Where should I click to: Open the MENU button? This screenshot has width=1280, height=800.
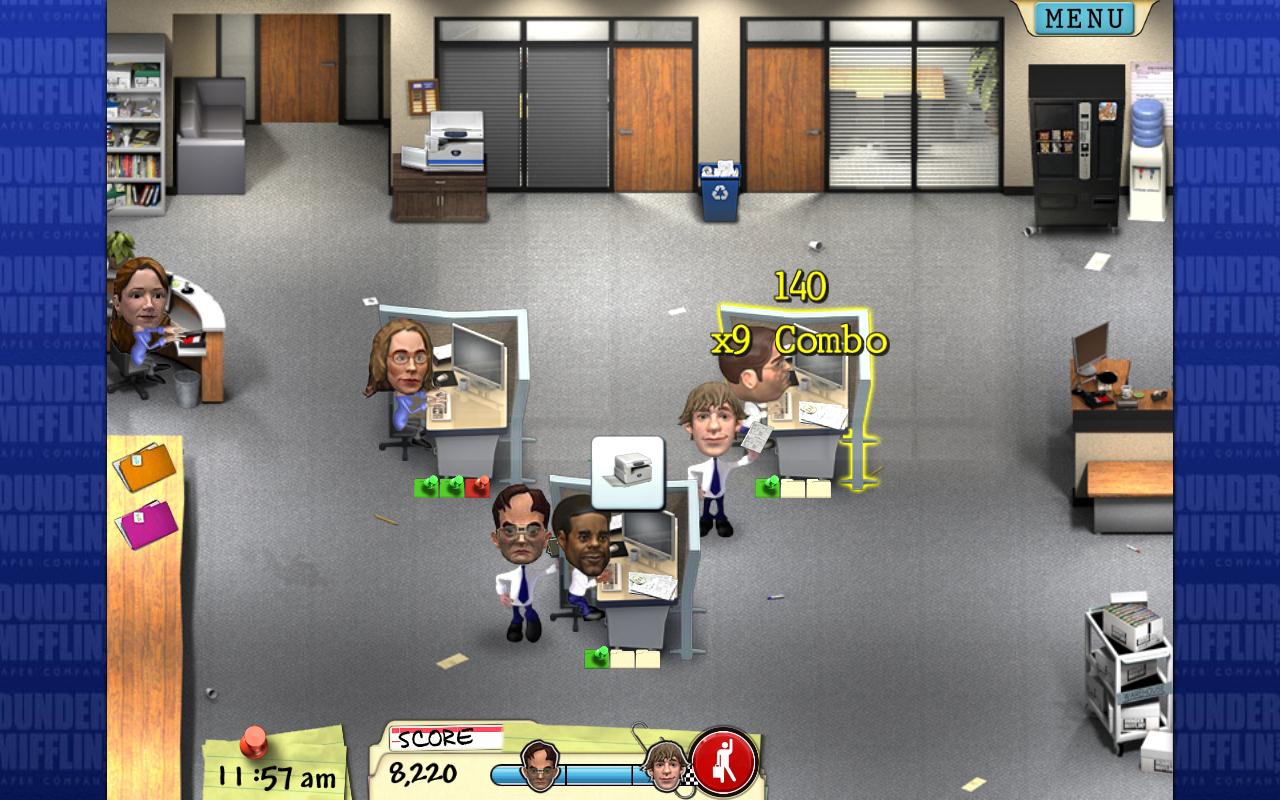(x=1084, y=18)
